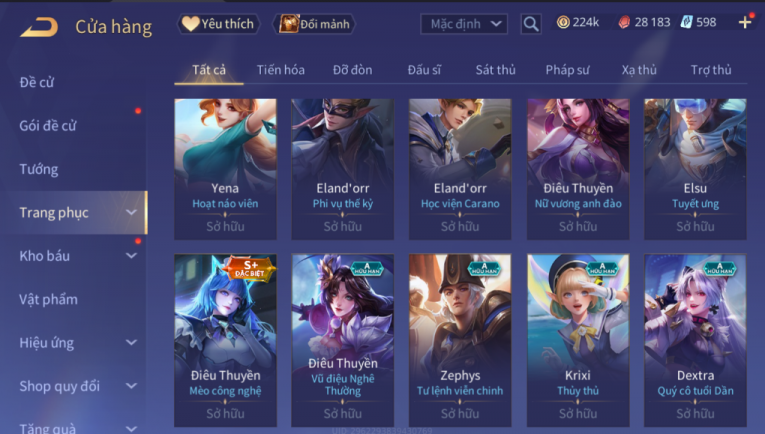The height and width of the screenshot is (434, 765).
Task: Expand the Shop quy đổi menu
Action: [131, 386]
